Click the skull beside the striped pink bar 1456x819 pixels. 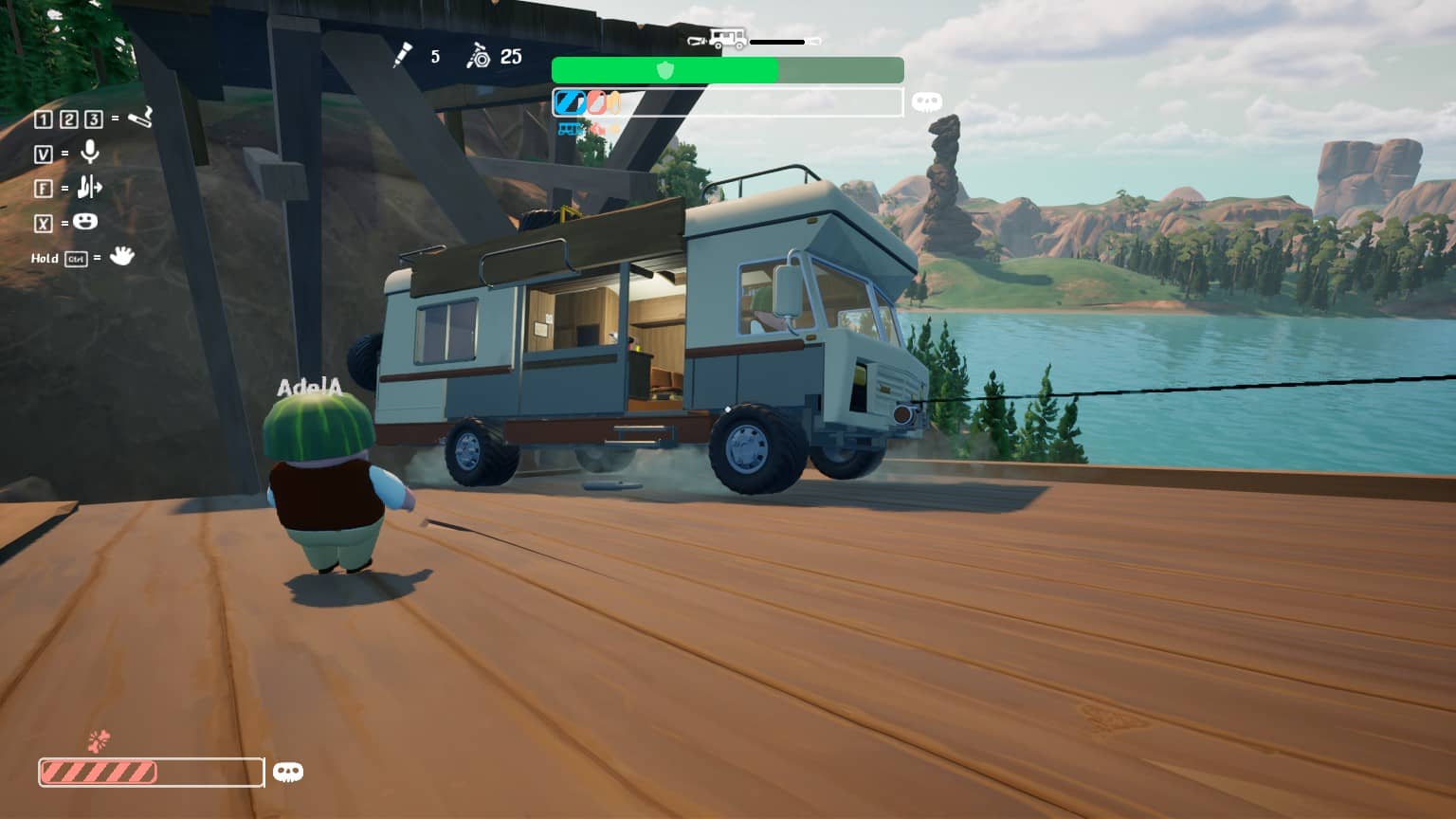(x=287, y=773)
